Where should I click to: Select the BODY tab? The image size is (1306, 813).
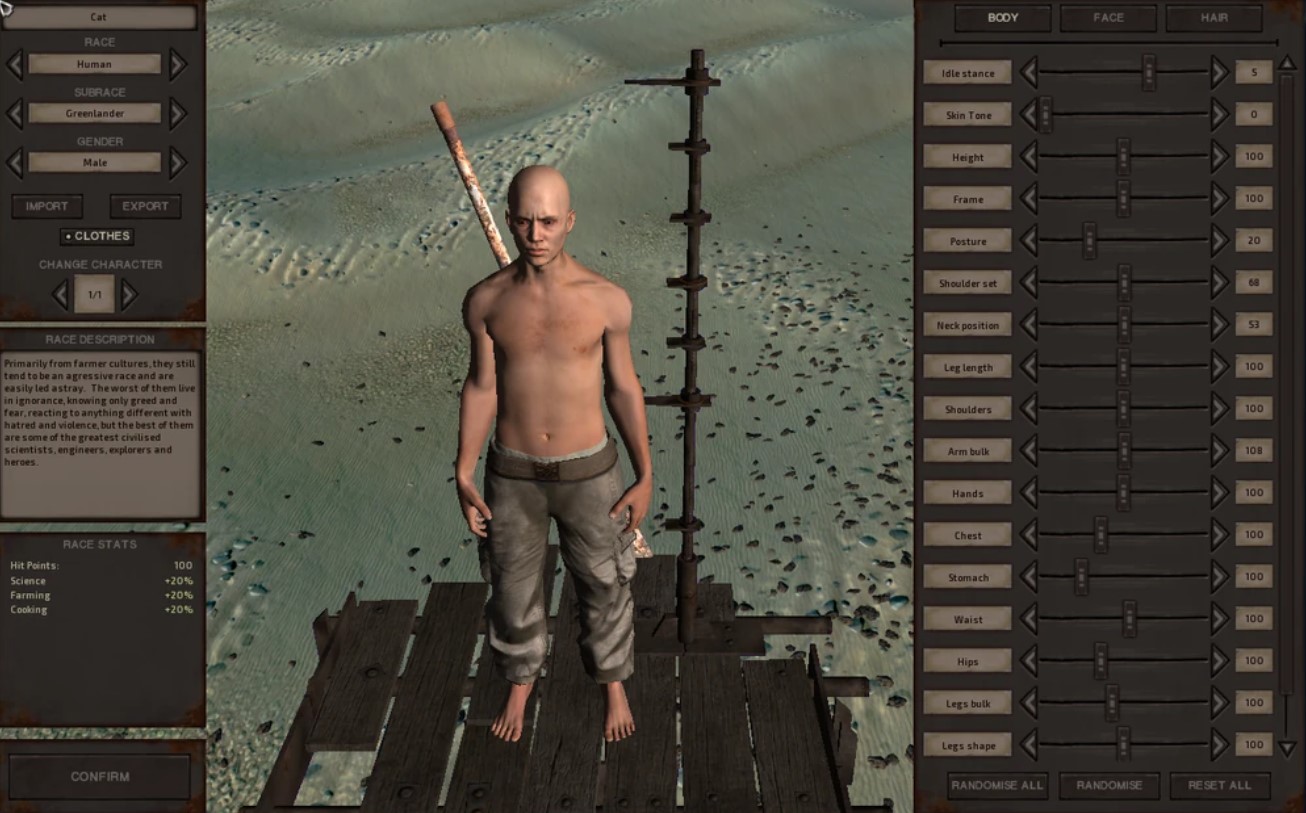click(x=1000, y=17)
